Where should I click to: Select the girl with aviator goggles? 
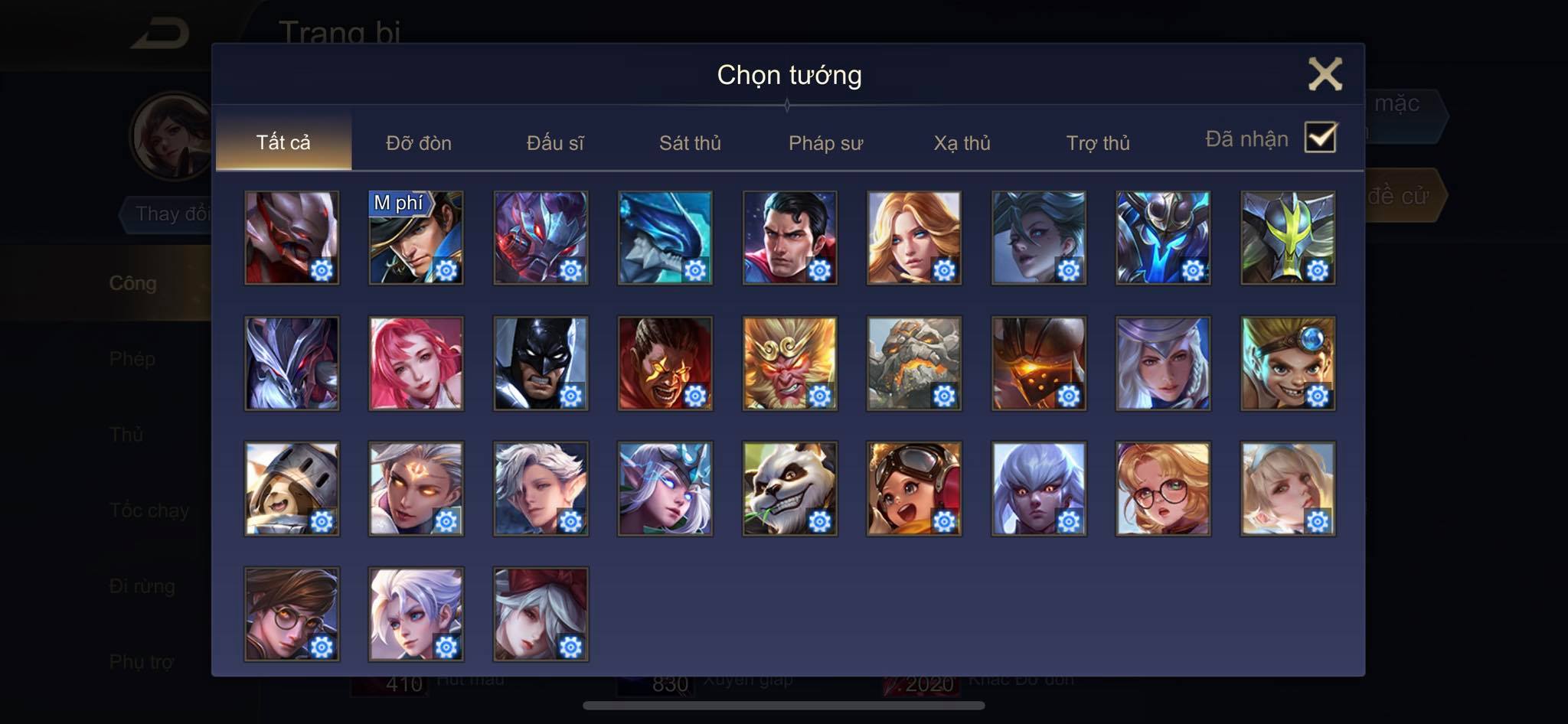(x=913, y=488)
